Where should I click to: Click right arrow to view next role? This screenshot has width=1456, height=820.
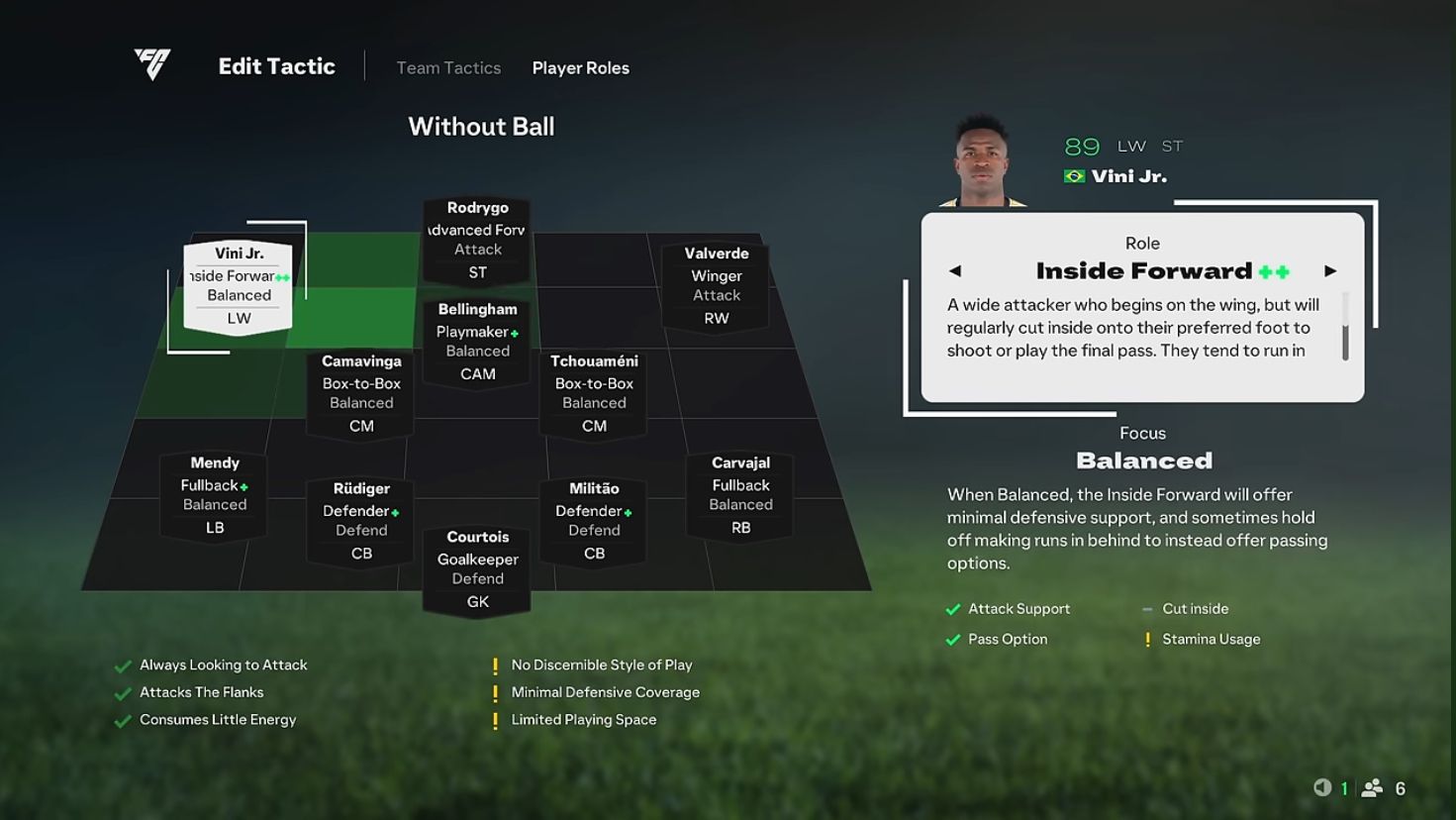coord(1331,269)
